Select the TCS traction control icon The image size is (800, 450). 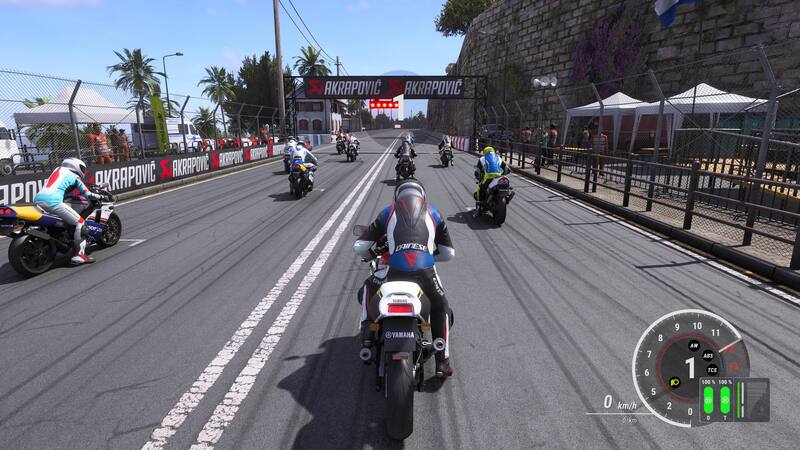click(x=711, y=369)
